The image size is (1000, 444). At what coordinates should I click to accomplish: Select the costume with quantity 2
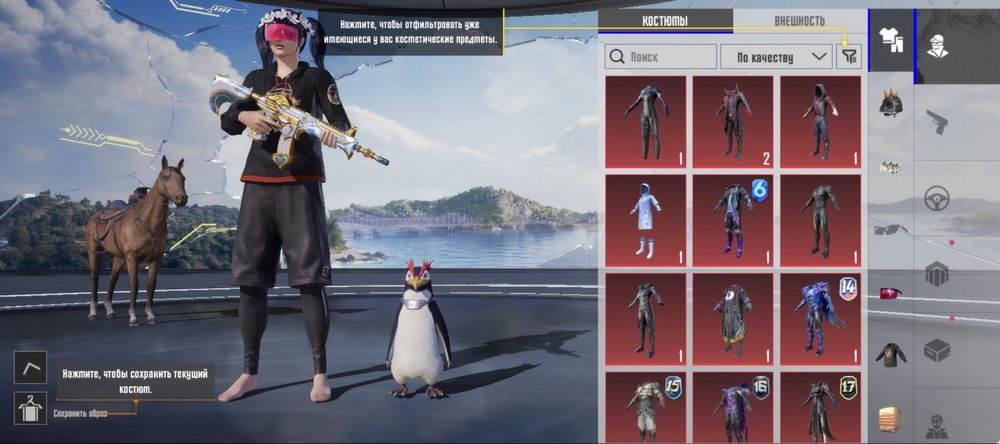[x=732, y=122]
